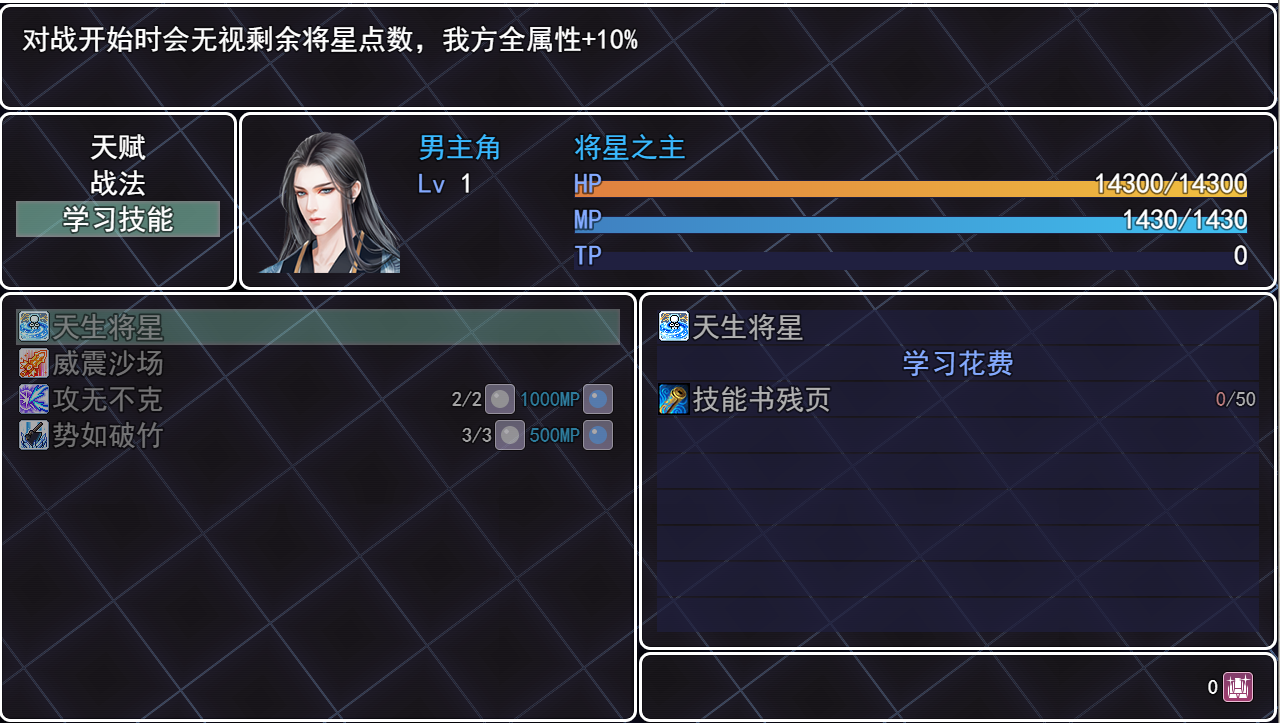Click the currency icon at bottom right
The height and width of the screenshot is (723, 1280).
point(1238,687)
